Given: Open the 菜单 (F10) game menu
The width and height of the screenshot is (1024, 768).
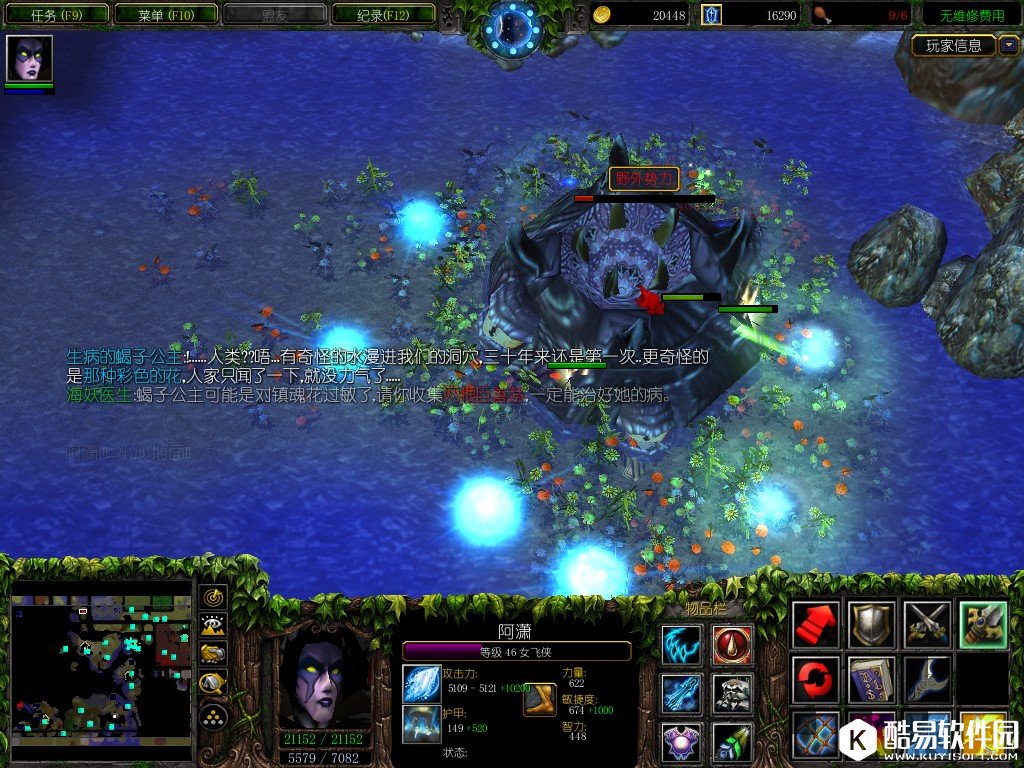Looking at the screenshot, I should pyautogui.click(x=165, y=15).
